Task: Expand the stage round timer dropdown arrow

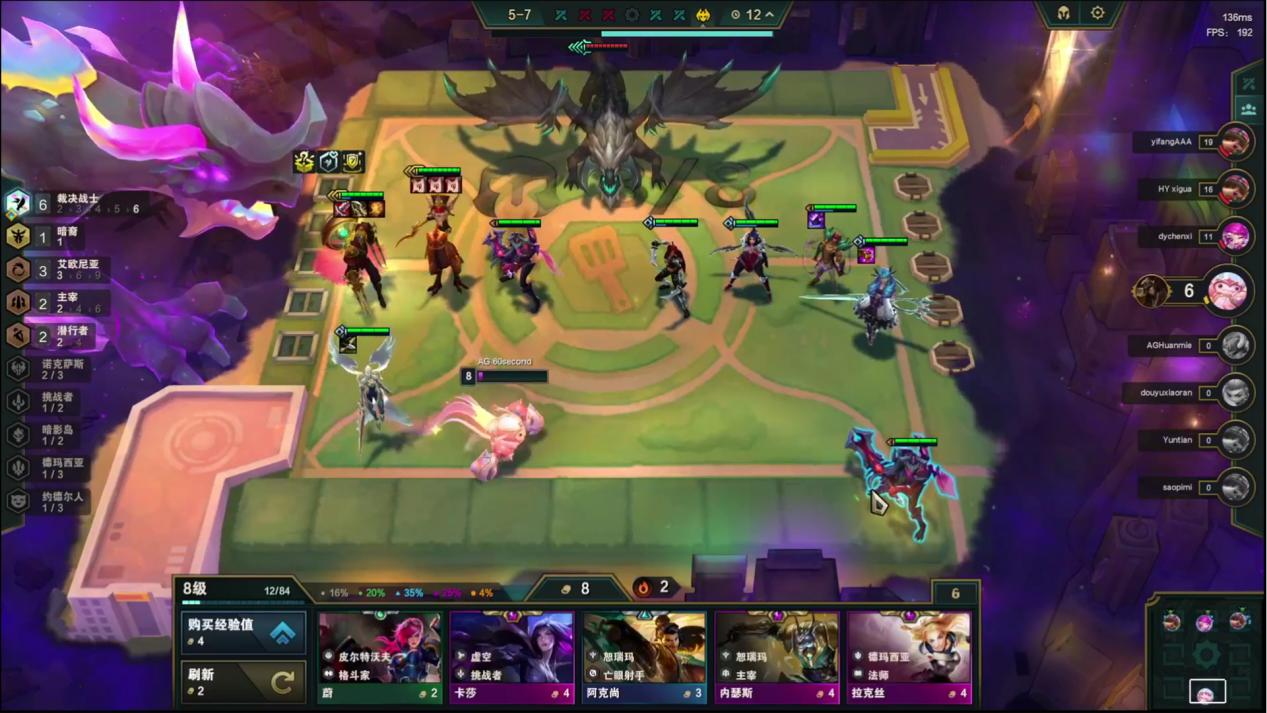Action: click(769, 15)
